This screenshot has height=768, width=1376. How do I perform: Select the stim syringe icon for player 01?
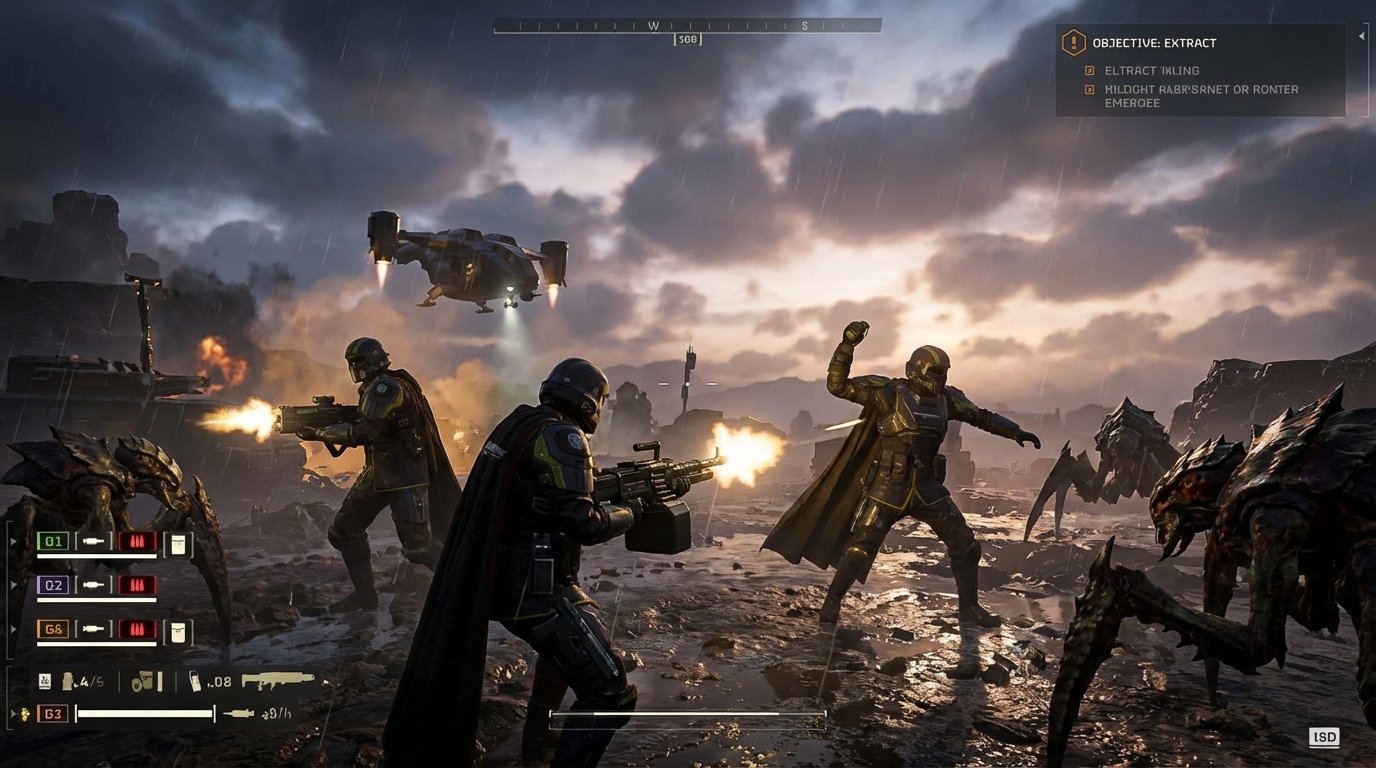(x=94, y=542)
